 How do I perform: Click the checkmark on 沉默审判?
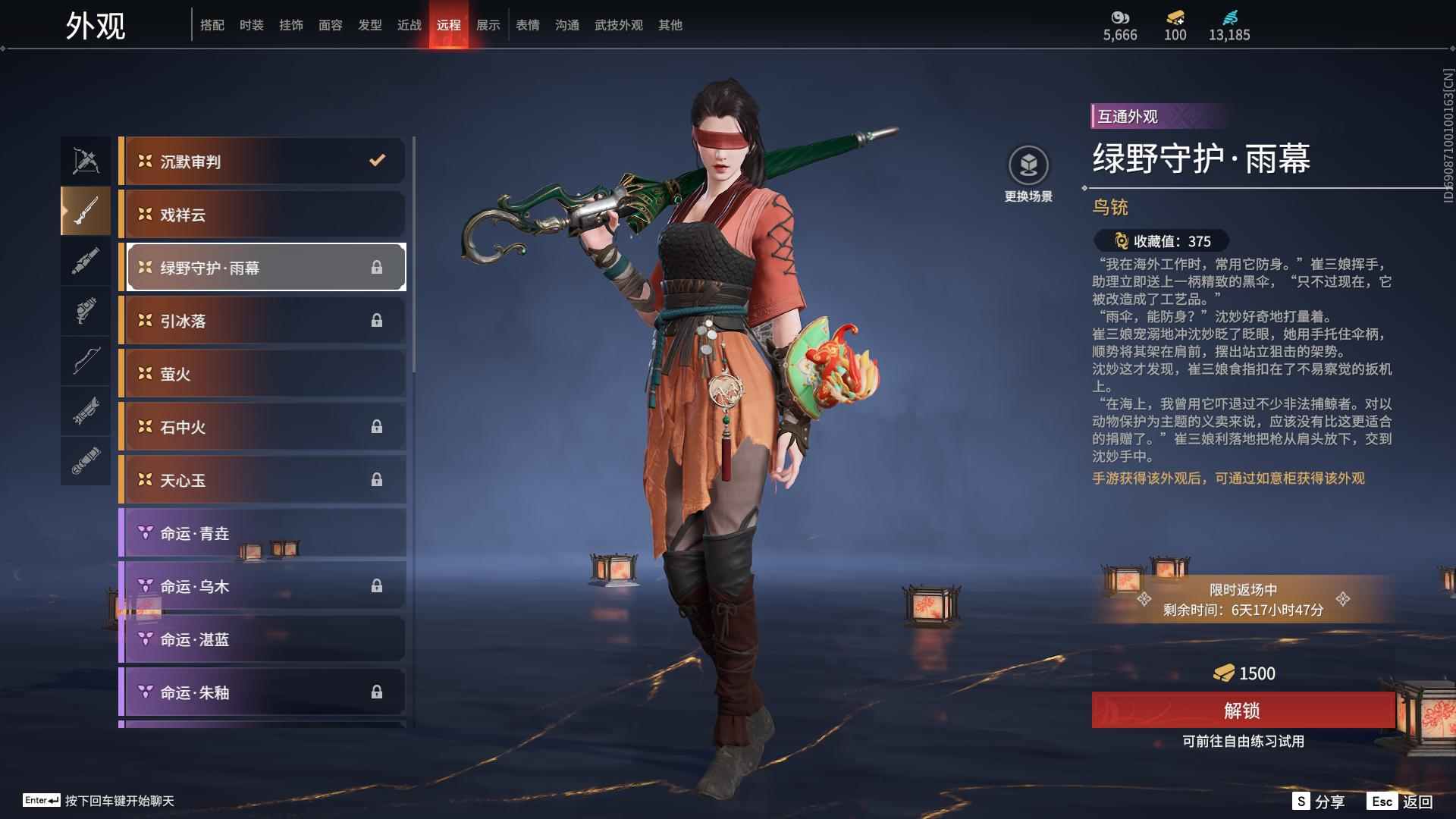[x=375, y=161]
